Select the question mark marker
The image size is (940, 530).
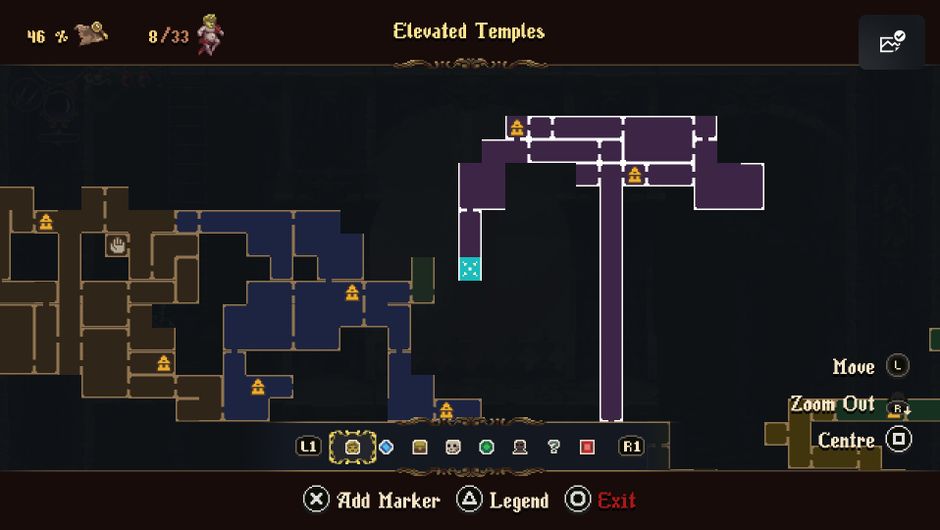[x=553, y=447]
